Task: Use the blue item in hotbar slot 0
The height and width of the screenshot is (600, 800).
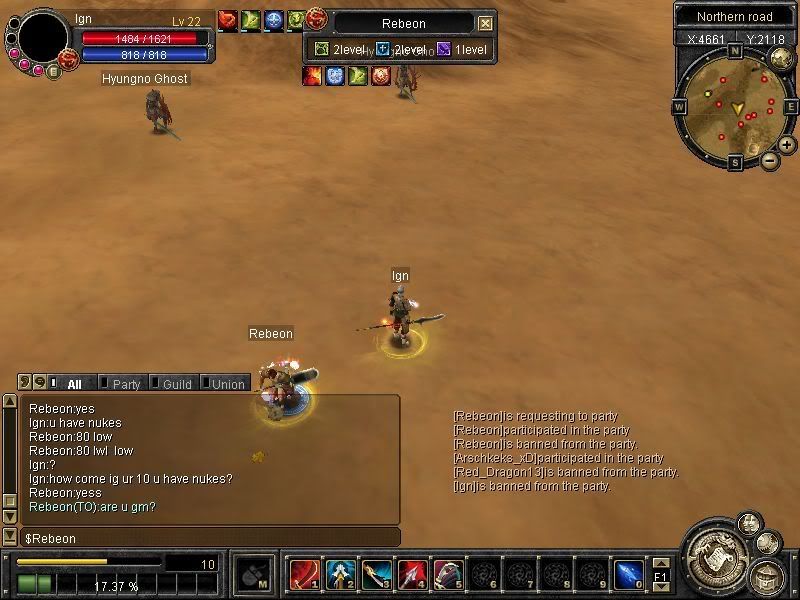Action: [x=627, y=573]
